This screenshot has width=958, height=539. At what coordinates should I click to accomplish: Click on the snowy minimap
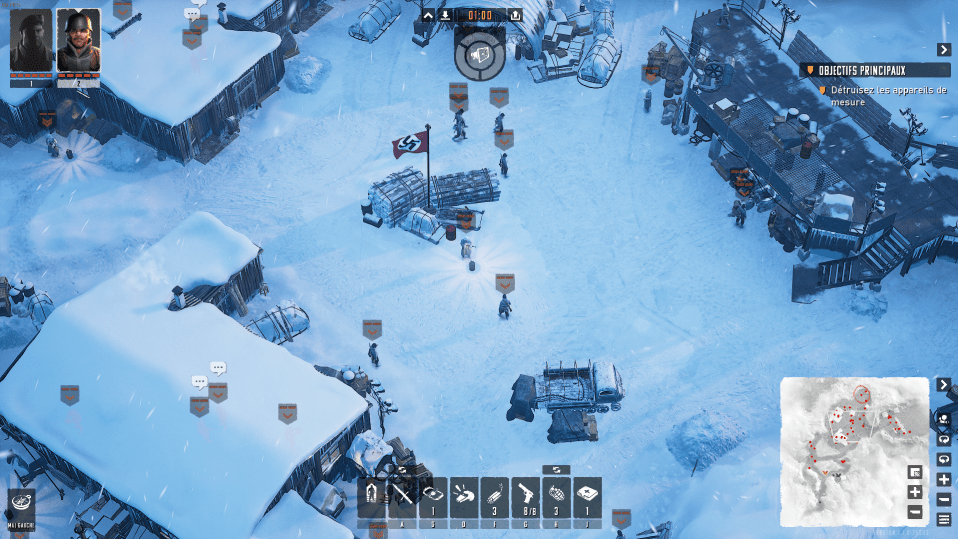[x=855, y=450]
